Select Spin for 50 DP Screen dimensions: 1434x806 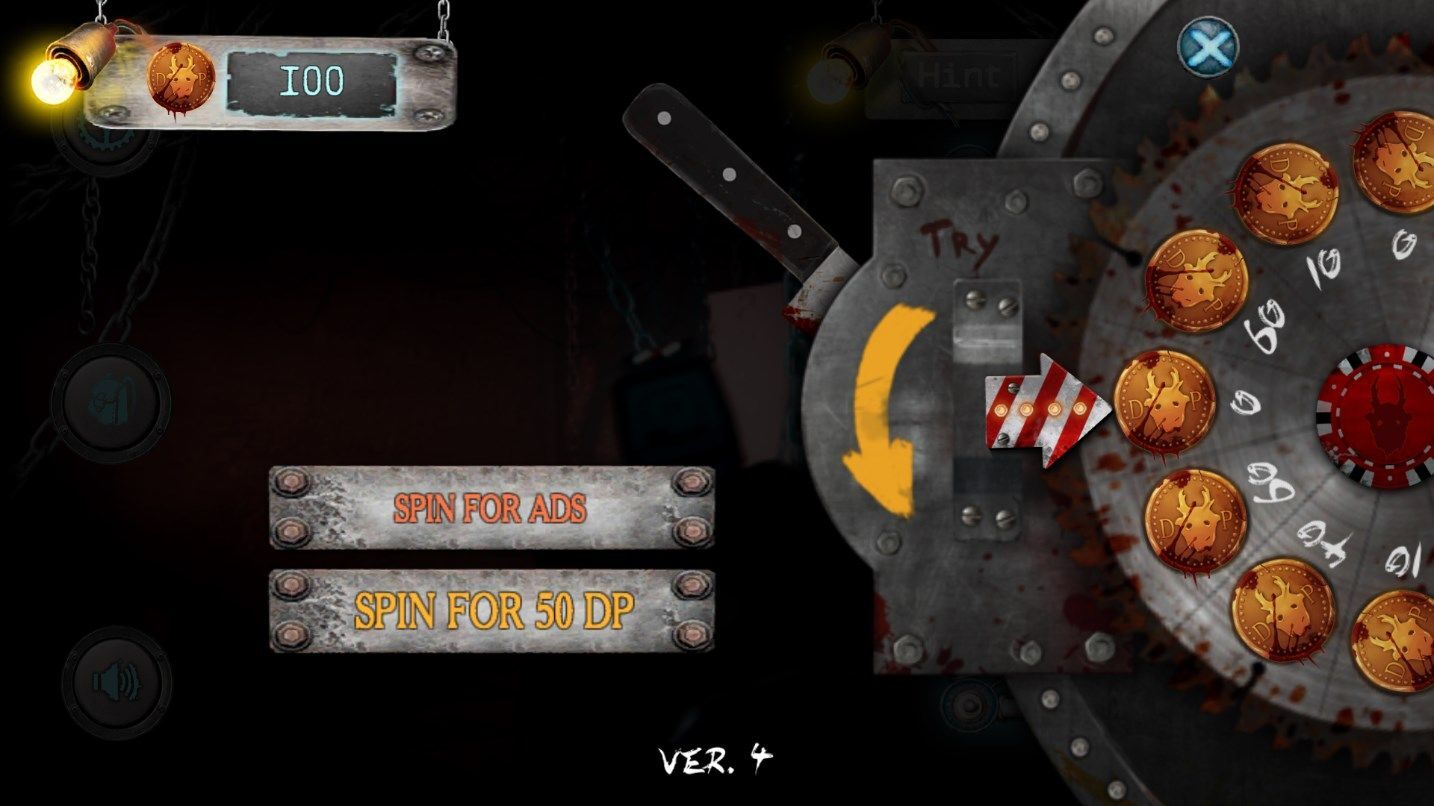(x=491, y=611)
